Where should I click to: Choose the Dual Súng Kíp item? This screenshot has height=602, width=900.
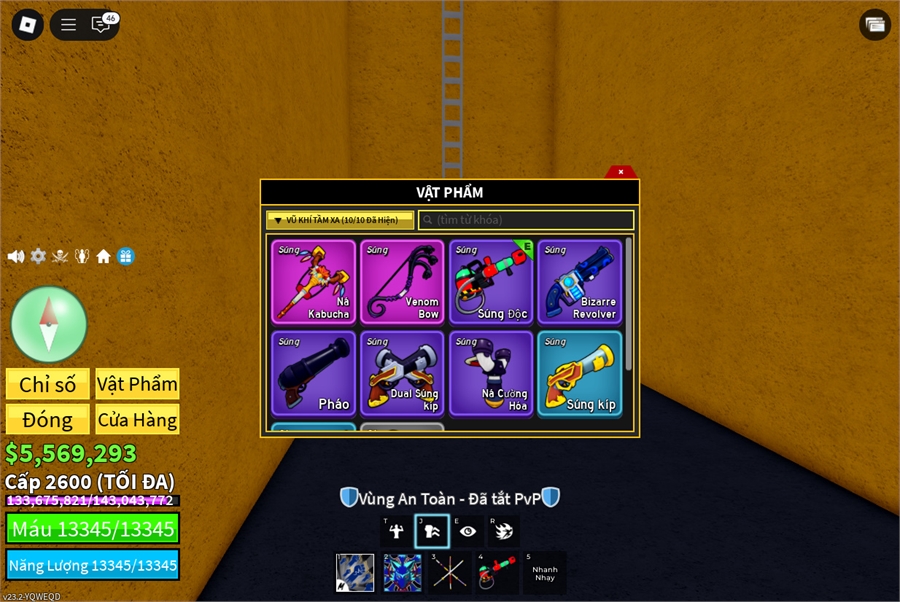(402, 373)
